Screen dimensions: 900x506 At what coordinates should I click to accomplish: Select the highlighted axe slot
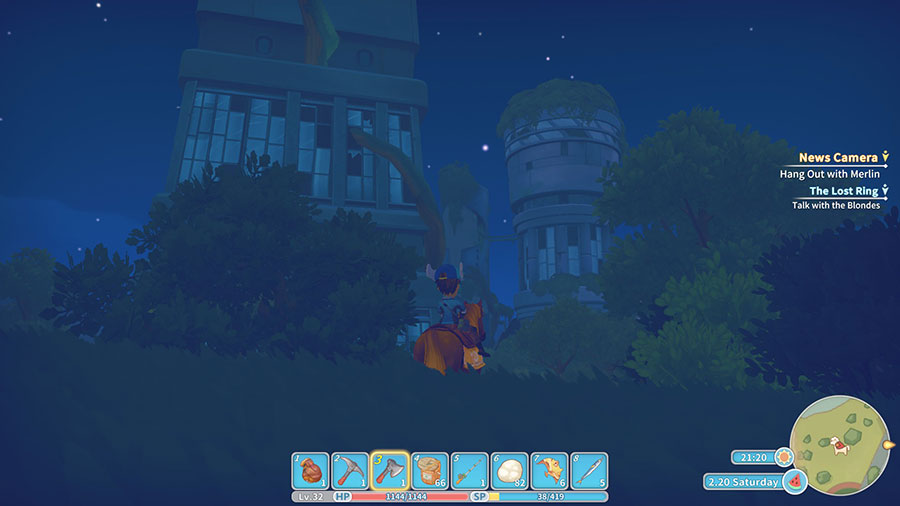390,470
